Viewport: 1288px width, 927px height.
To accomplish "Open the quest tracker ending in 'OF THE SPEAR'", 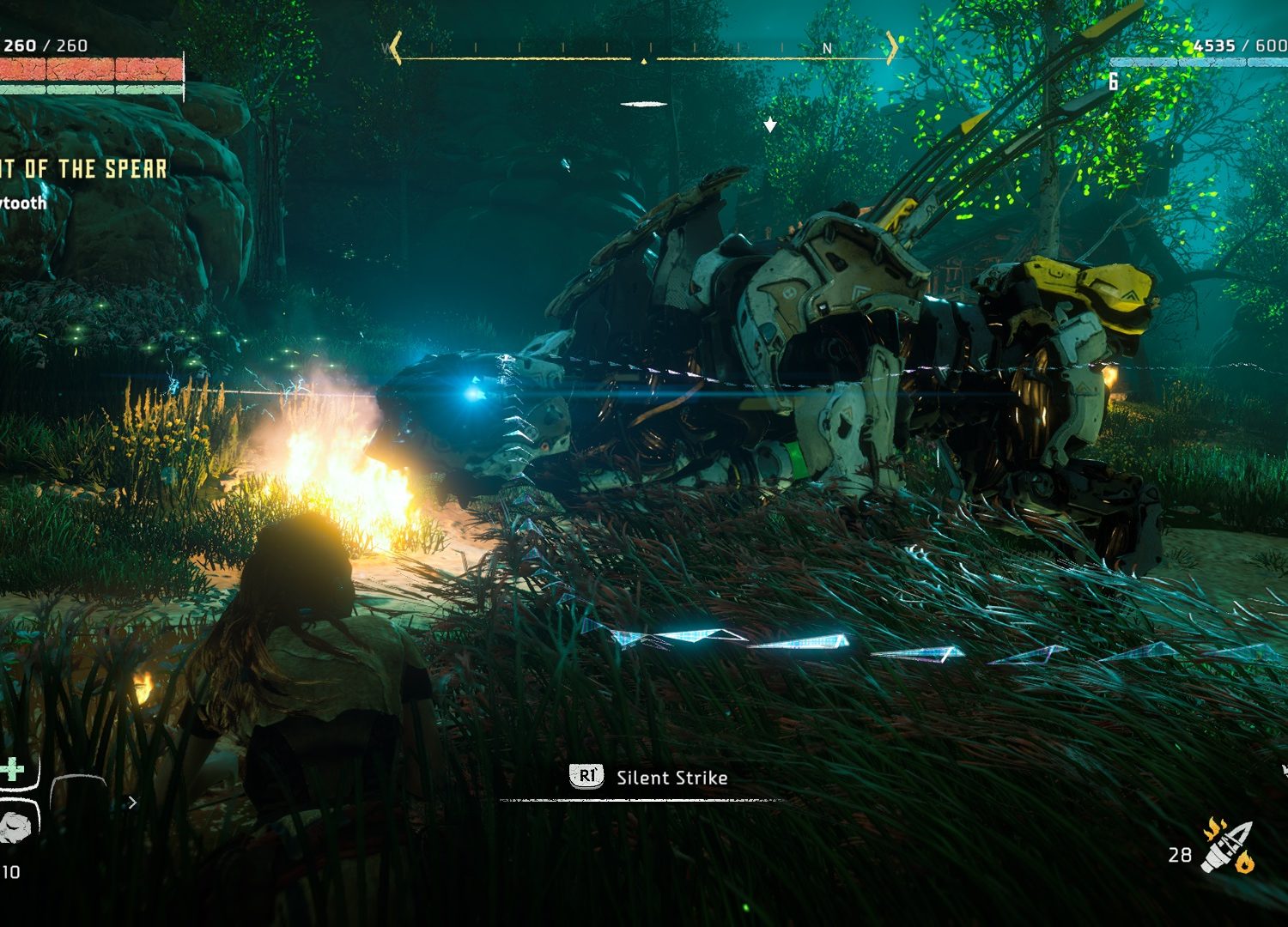I will coord(83,169).
